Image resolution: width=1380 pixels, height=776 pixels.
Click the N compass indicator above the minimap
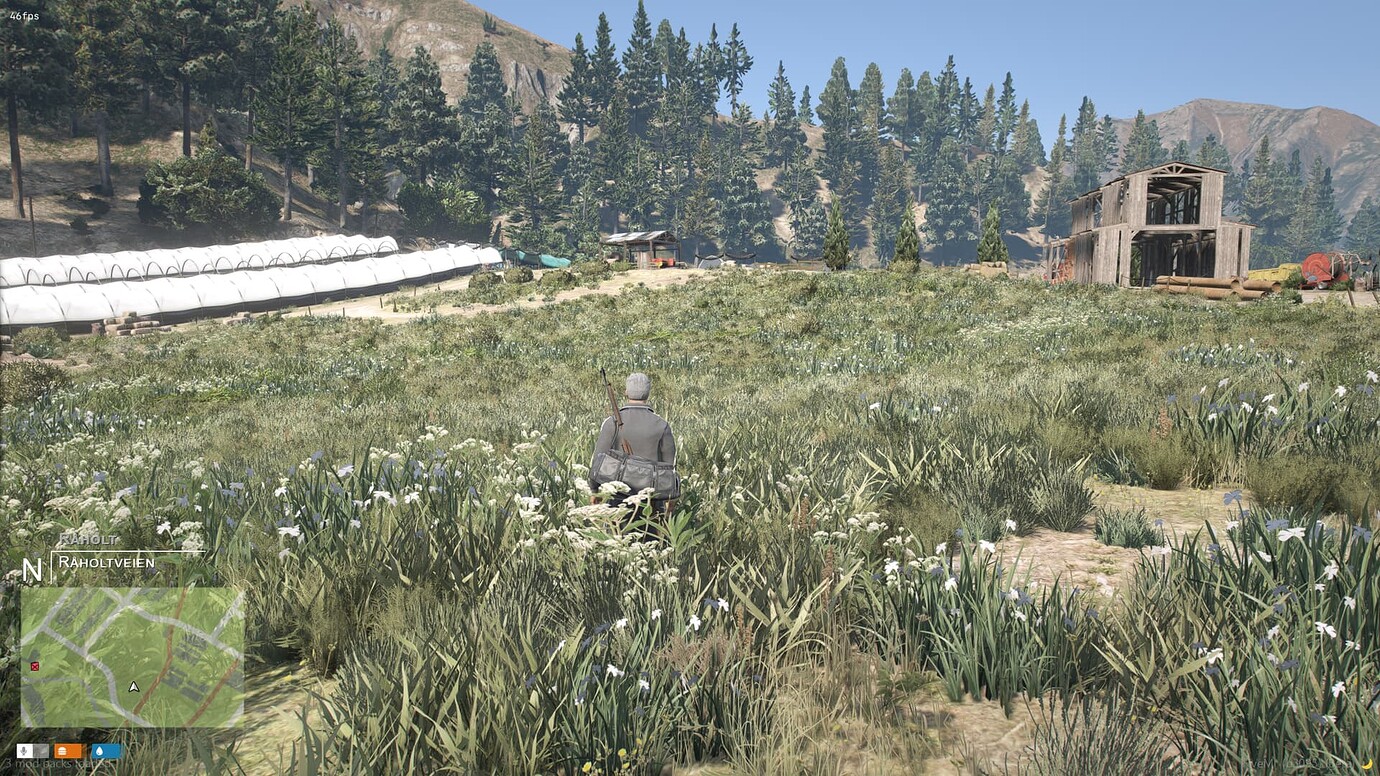[32, 572]
